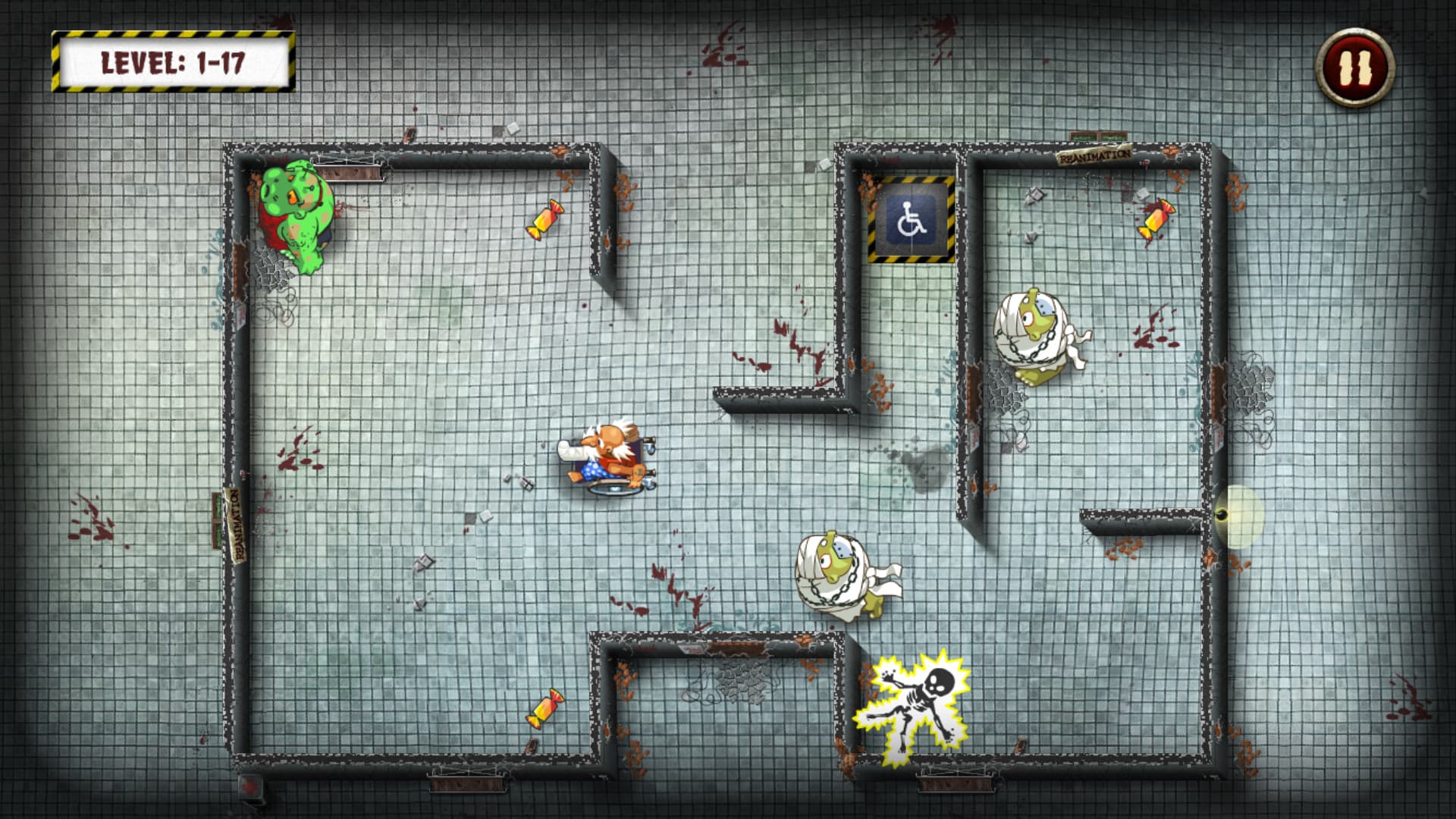Click the Reanimation sign on the left wall

point(235,523)
